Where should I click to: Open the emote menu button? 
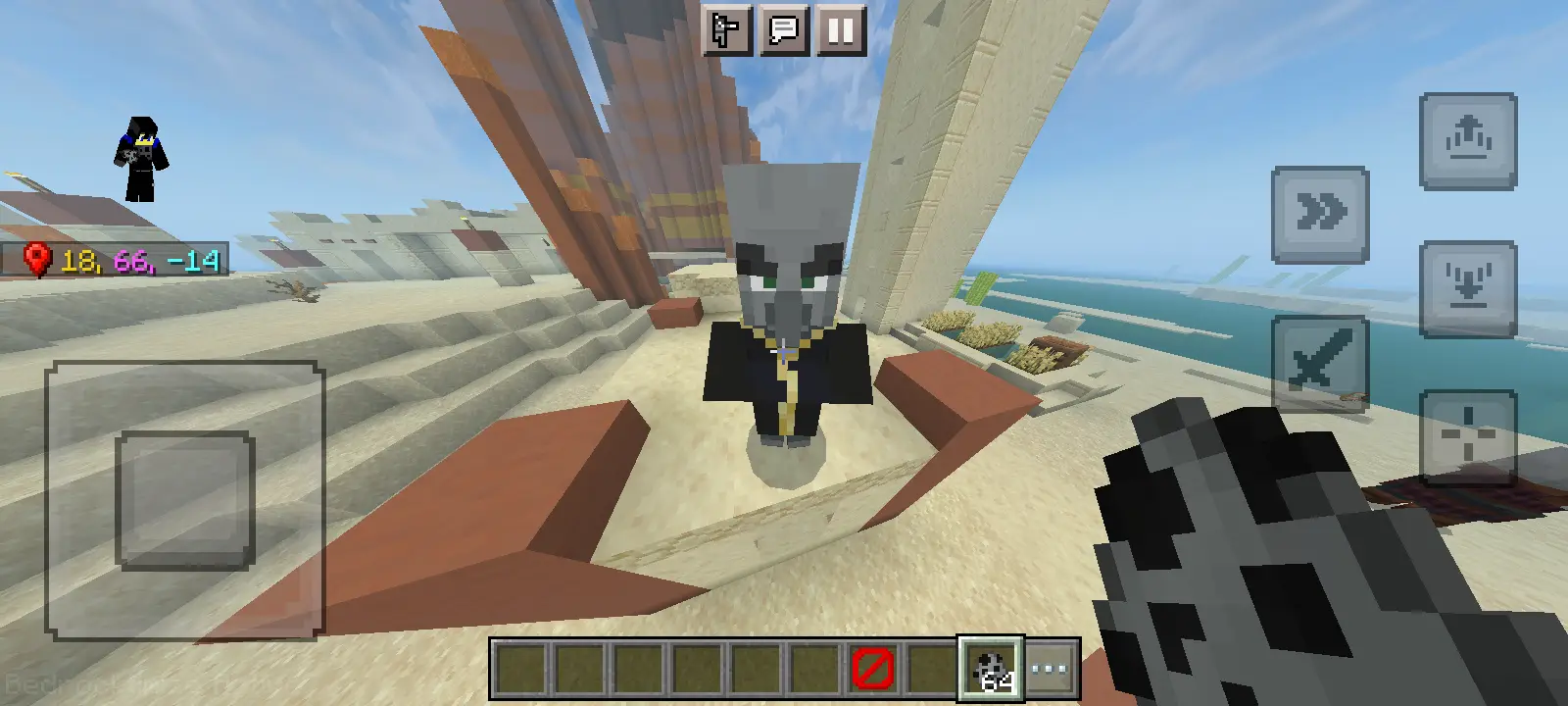pos(727,30)
